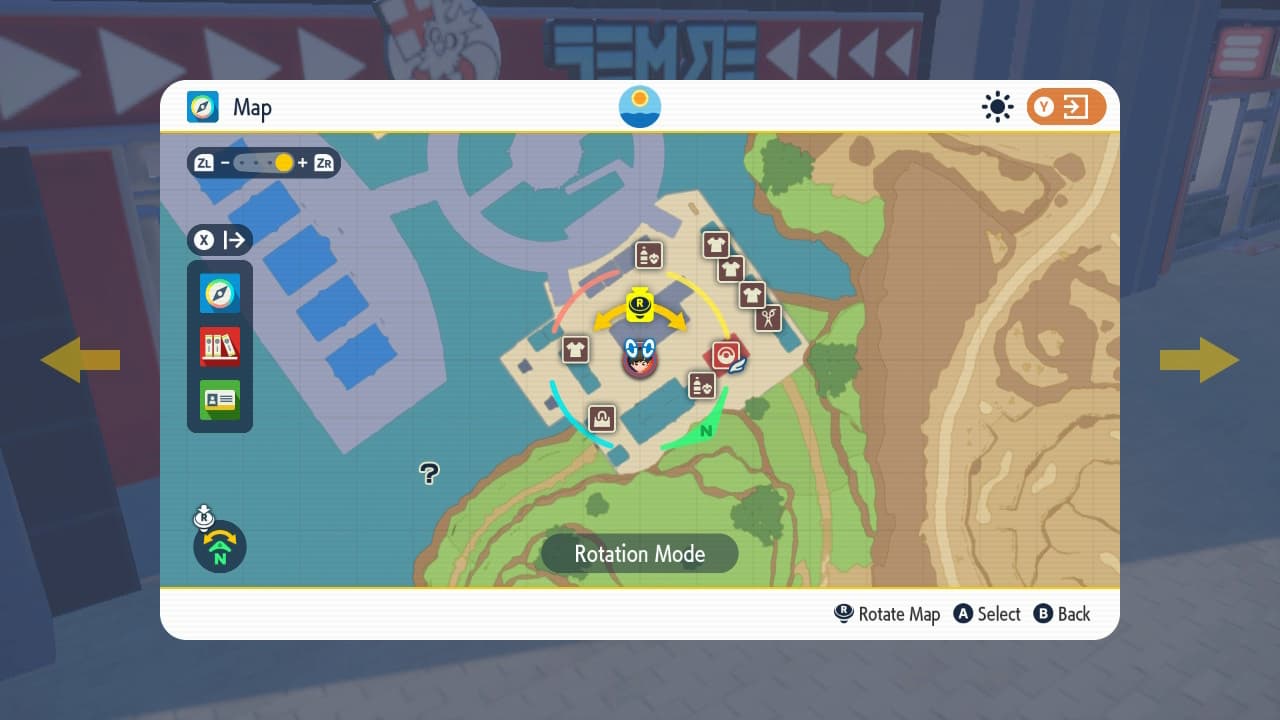Open the Y exit control in the header
Viewport: 1280px width, 720px height.
(1067, 106)
